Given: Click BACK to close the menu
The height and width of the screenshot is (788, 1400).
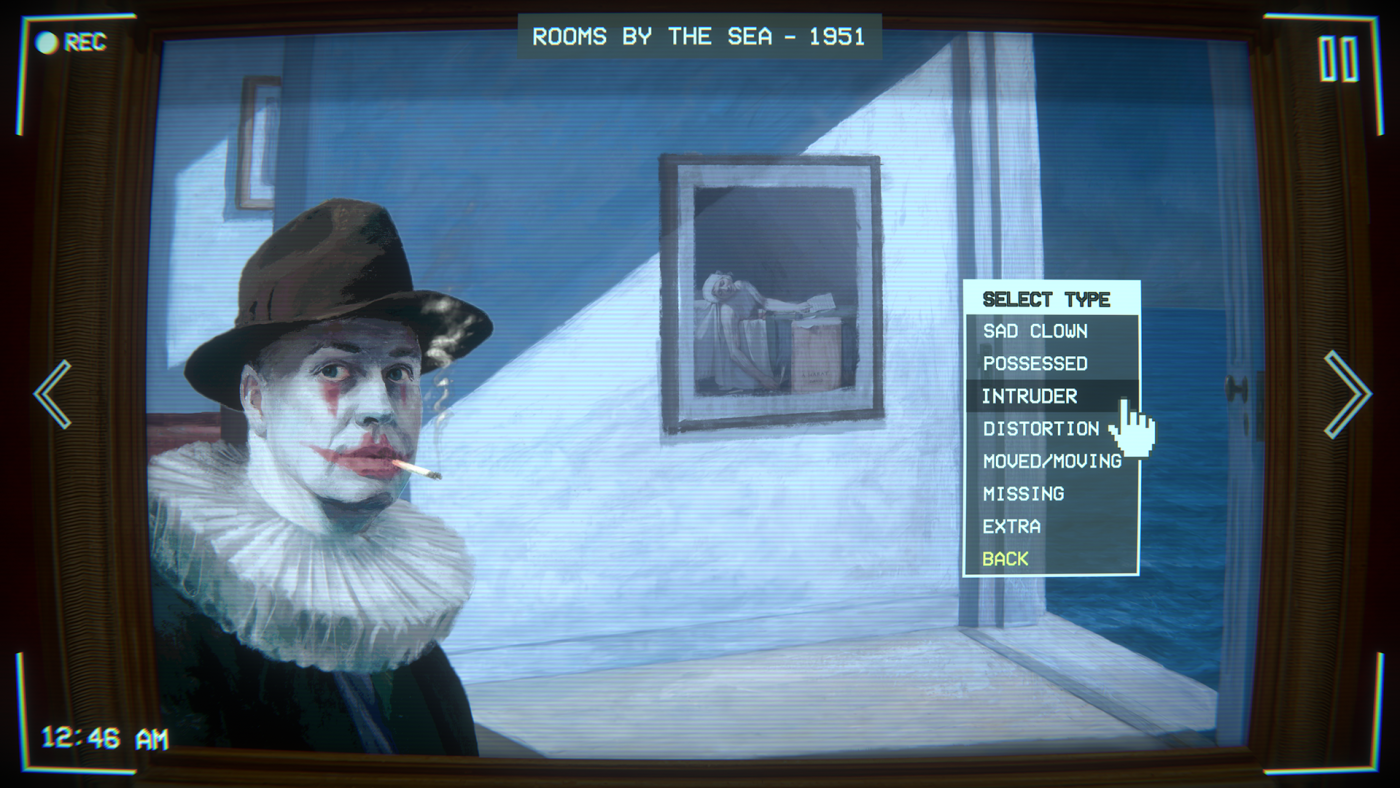Looking at the screenshot, I should (1005, 558).
